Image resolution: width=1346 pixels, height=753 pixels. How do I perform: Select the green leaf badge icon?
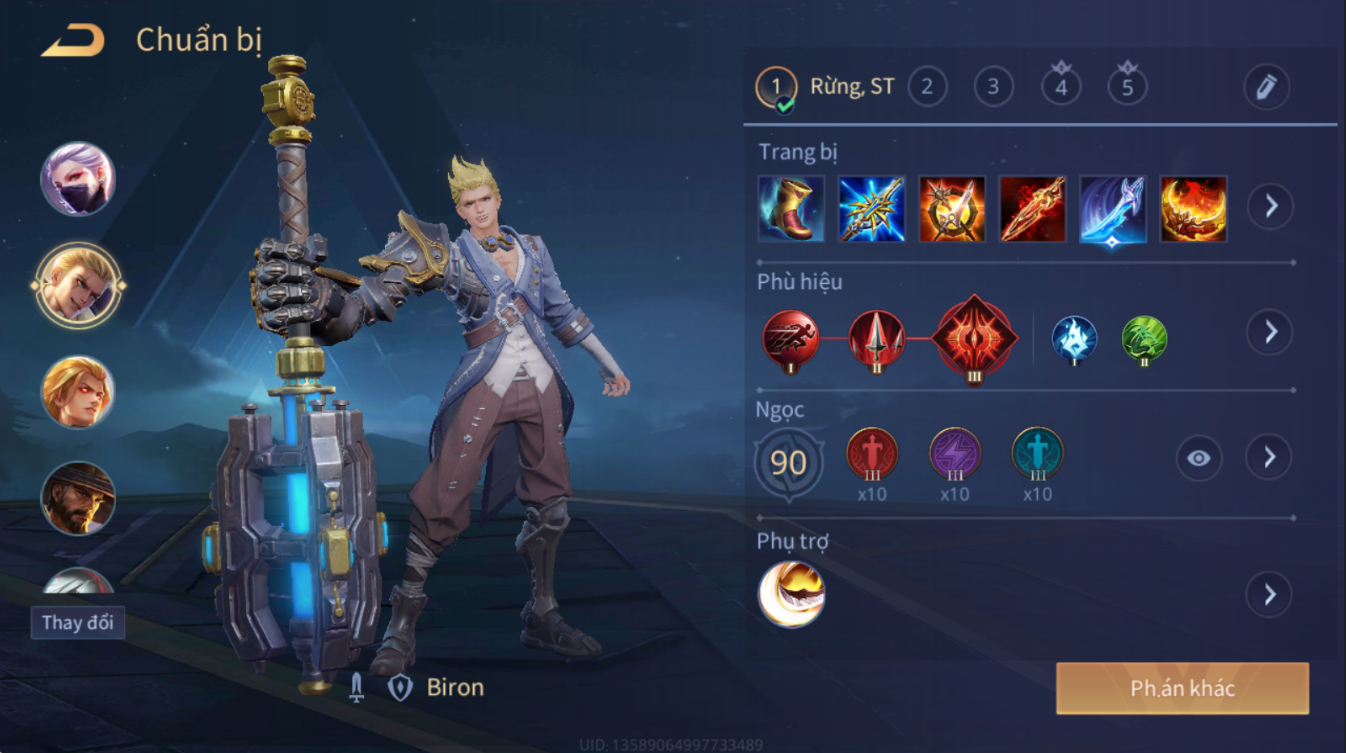click(x=1144, y=338)
